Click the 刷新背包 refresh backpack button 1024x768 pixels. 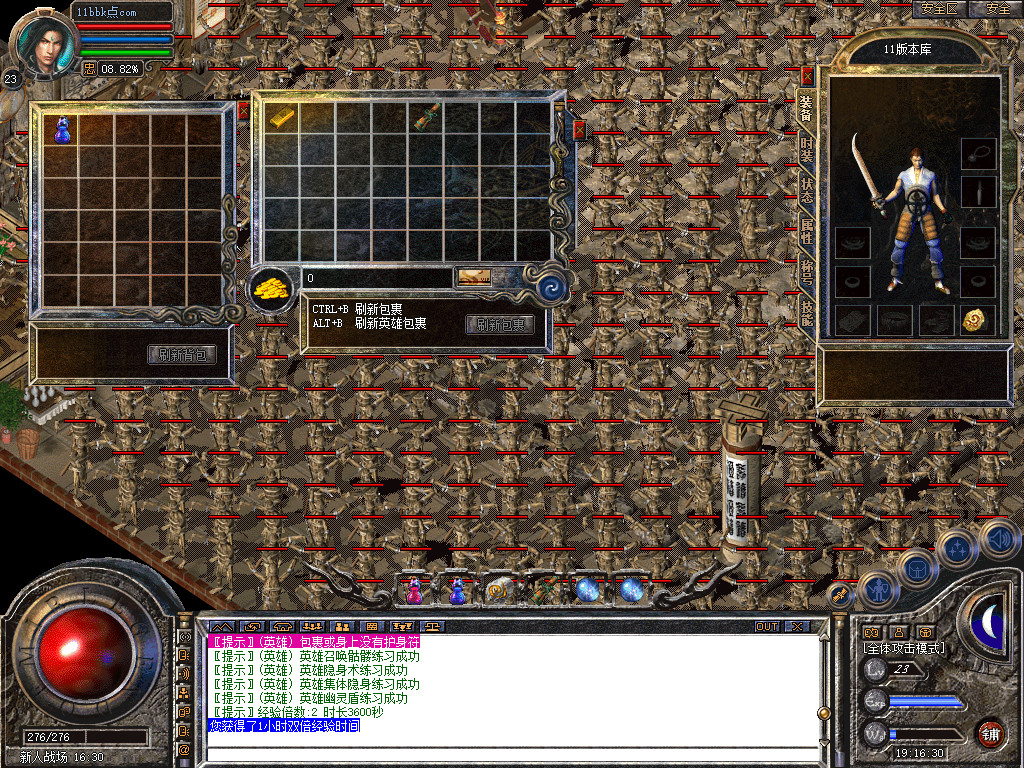[182, 355]
